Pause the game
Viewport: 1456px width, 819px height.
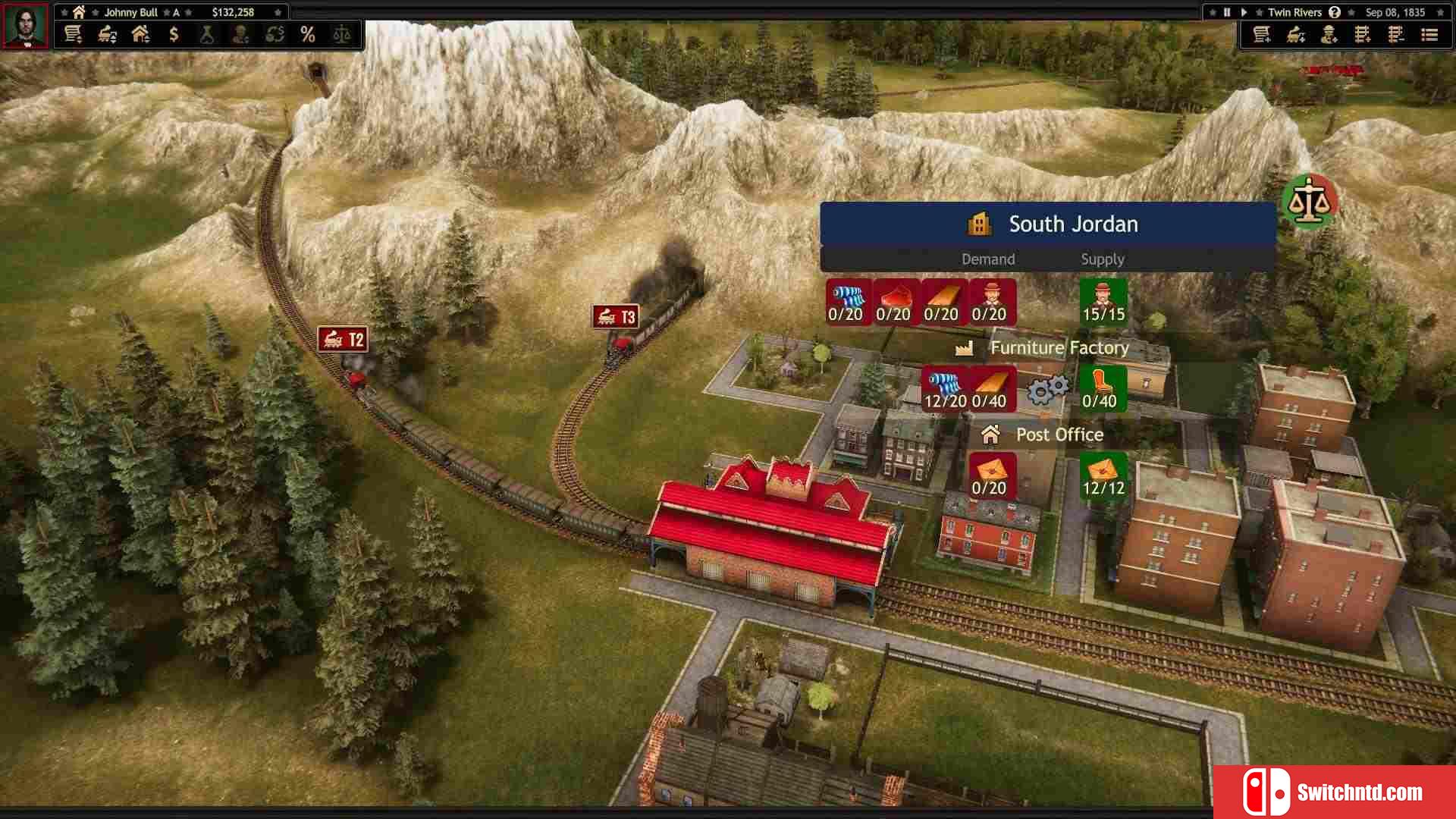1227,12
